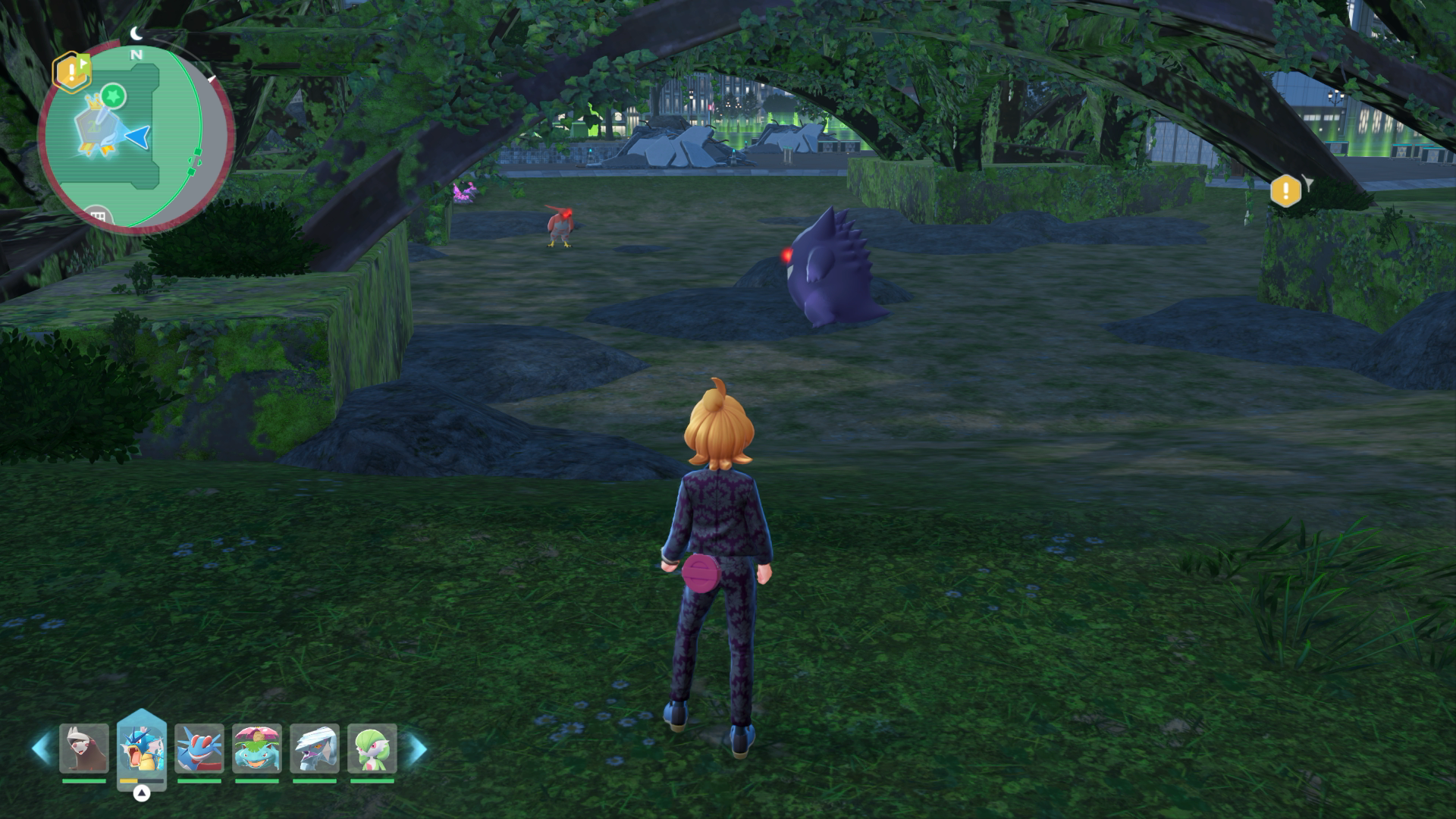Pick Venusaur from the party bar

(257, 748)
